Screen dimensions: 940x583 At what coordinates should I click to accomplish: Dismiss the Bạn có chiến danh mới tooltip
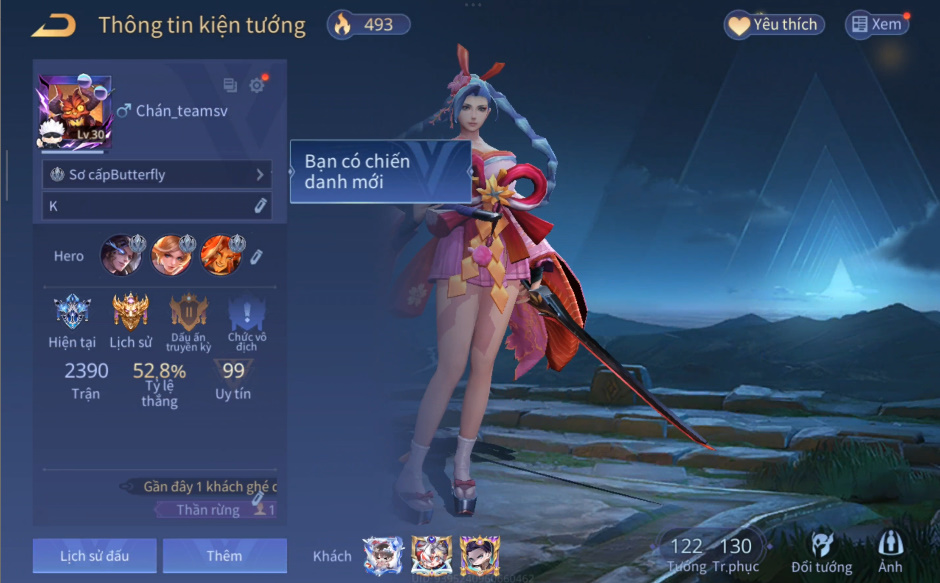click(380, 172)
